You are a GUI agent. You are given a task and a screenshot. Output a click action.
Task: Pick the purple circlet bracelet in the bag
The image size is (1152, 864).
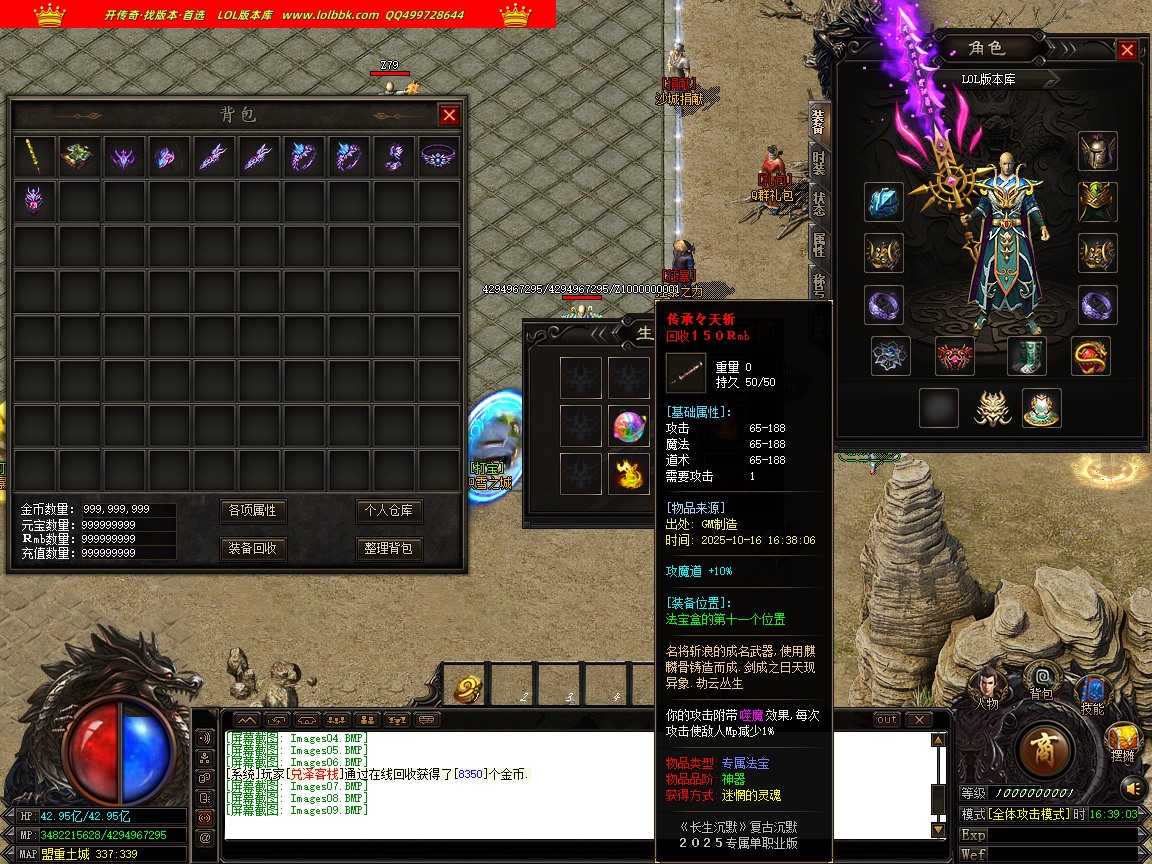(x=436, y=157)
